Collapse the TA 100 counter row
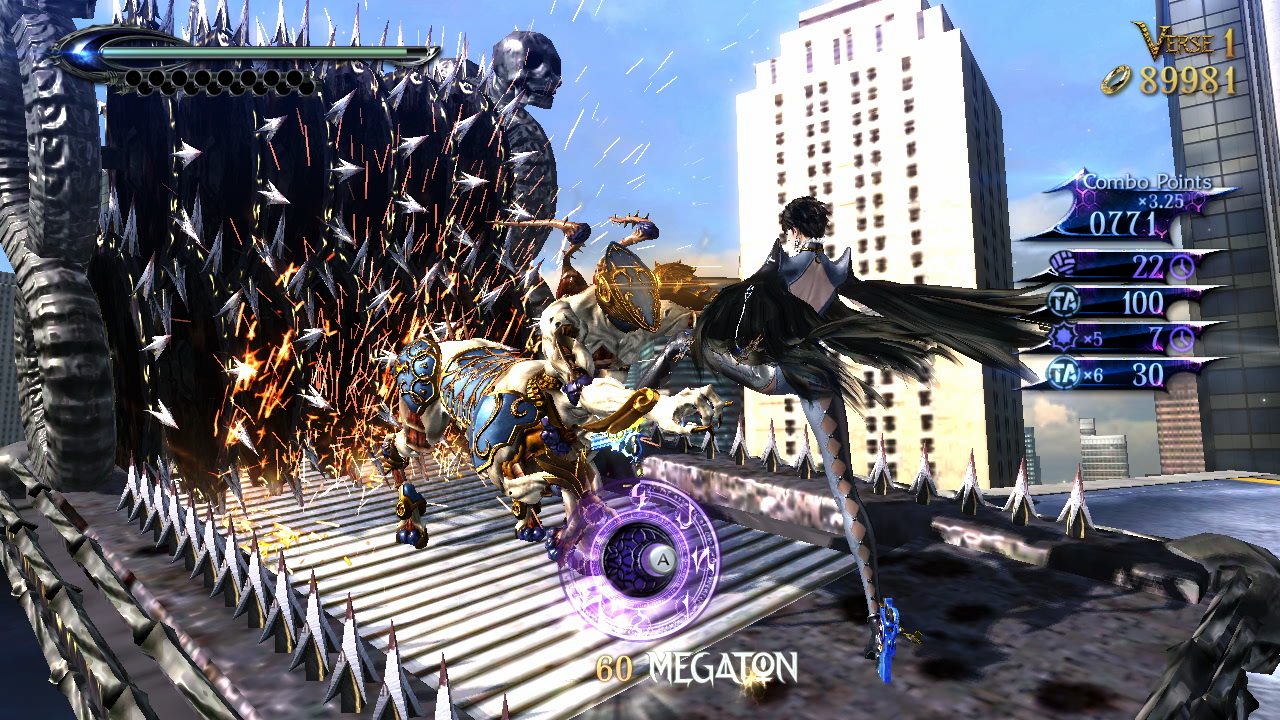Image resolution: width=1280 pixels, height=720 pixels. [1144, 302]
